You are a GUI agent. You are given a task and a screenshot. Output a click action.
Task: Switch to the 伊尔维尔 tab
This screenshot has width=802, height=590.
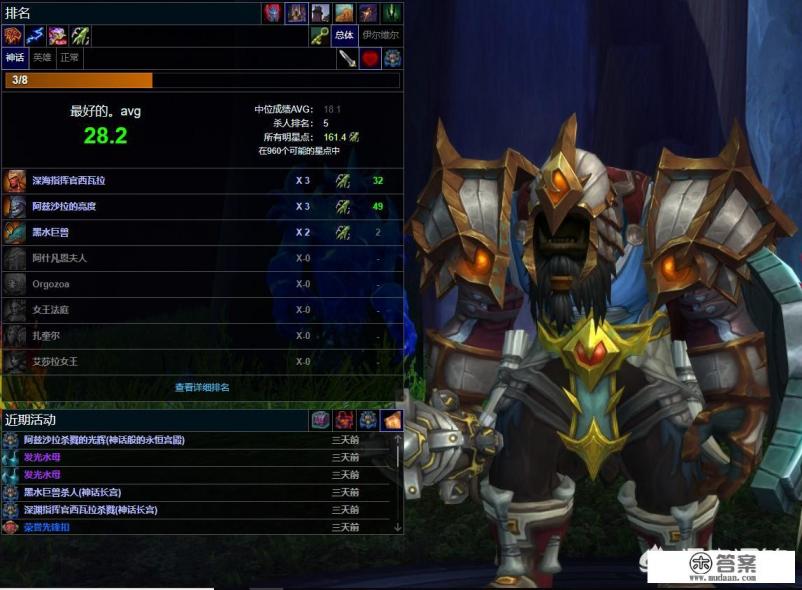(x=380, y=35)
